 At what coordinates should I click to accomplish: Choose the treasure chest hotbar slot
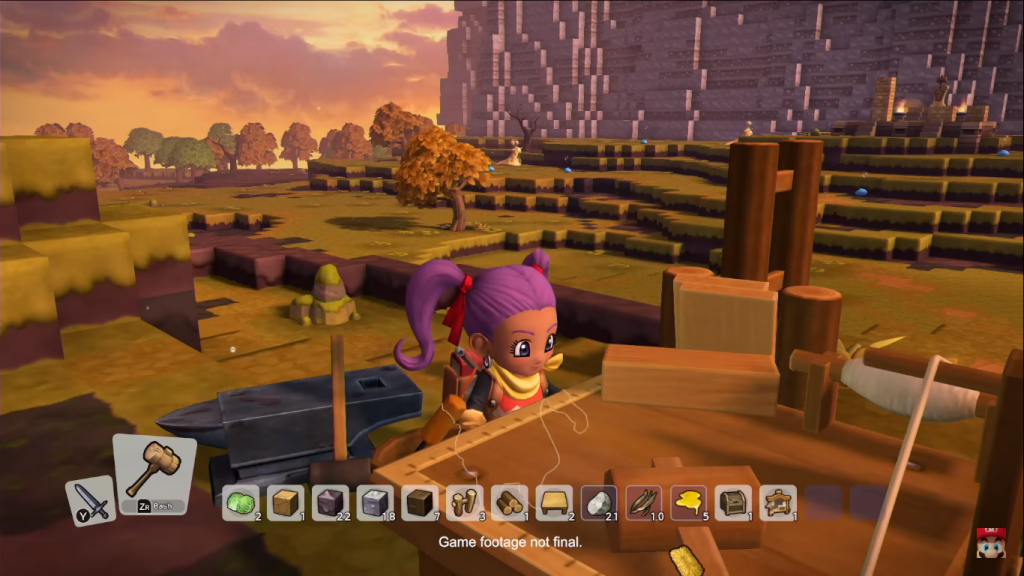734,503
